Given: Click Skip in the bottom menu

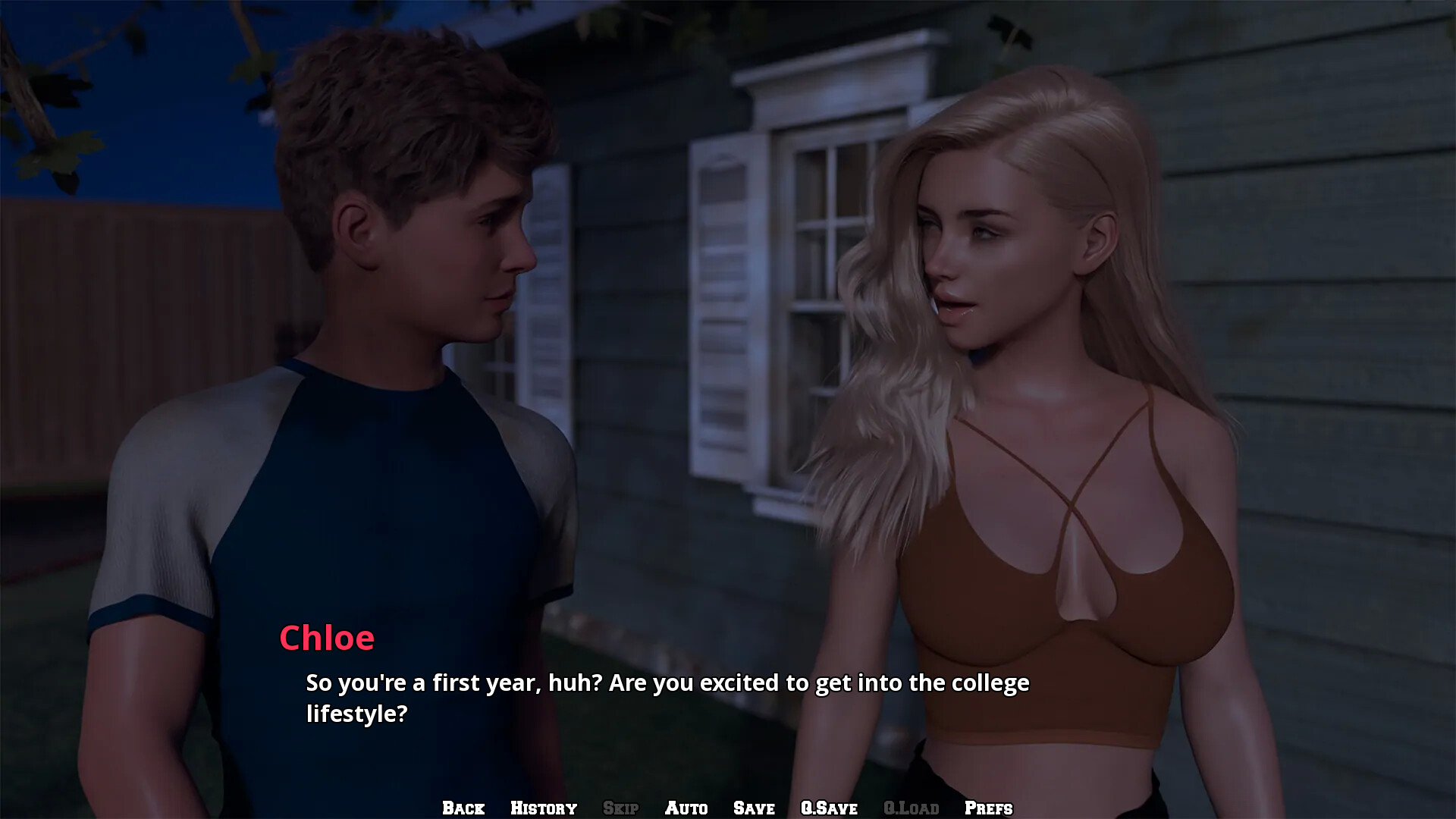Looking at the screenshot, I should click(x=620, y=808).
